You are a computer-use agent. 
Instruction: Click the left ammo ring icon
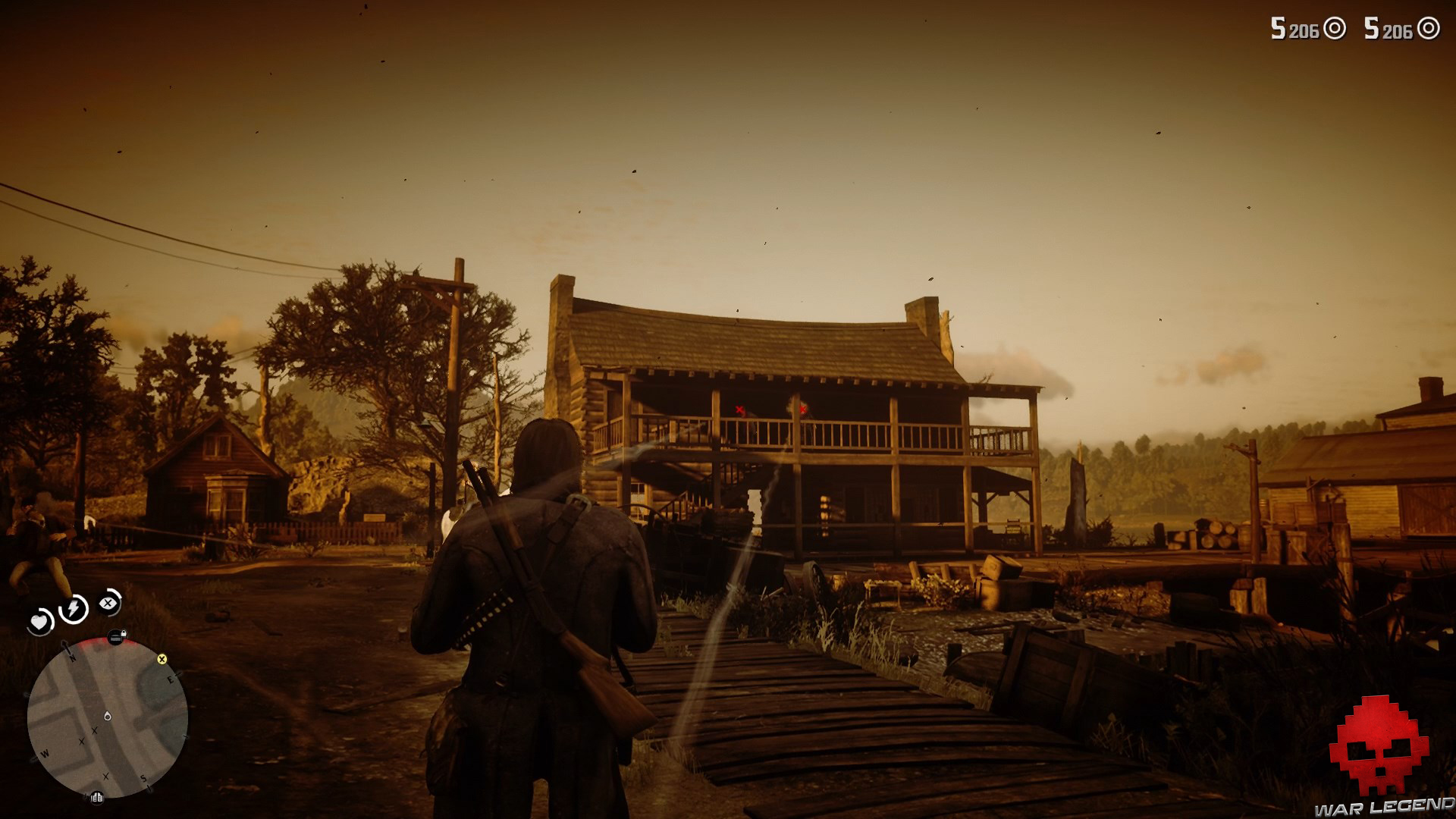tap(1335, 28)
